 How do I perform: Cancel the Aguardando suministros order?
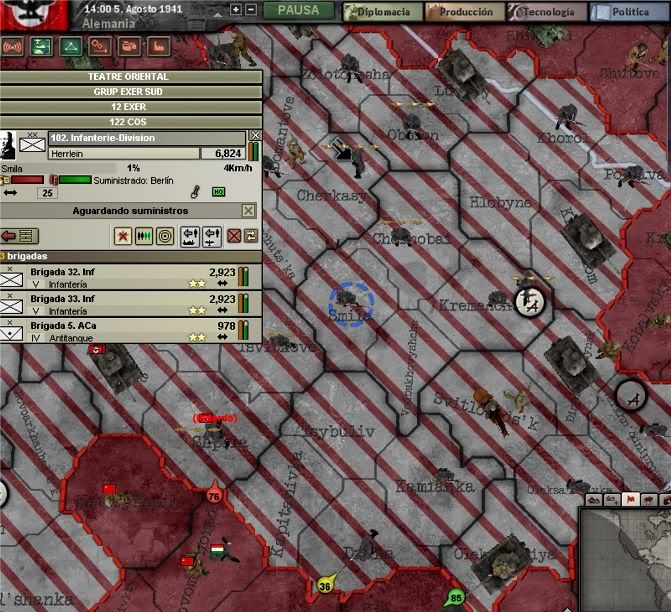249,211
